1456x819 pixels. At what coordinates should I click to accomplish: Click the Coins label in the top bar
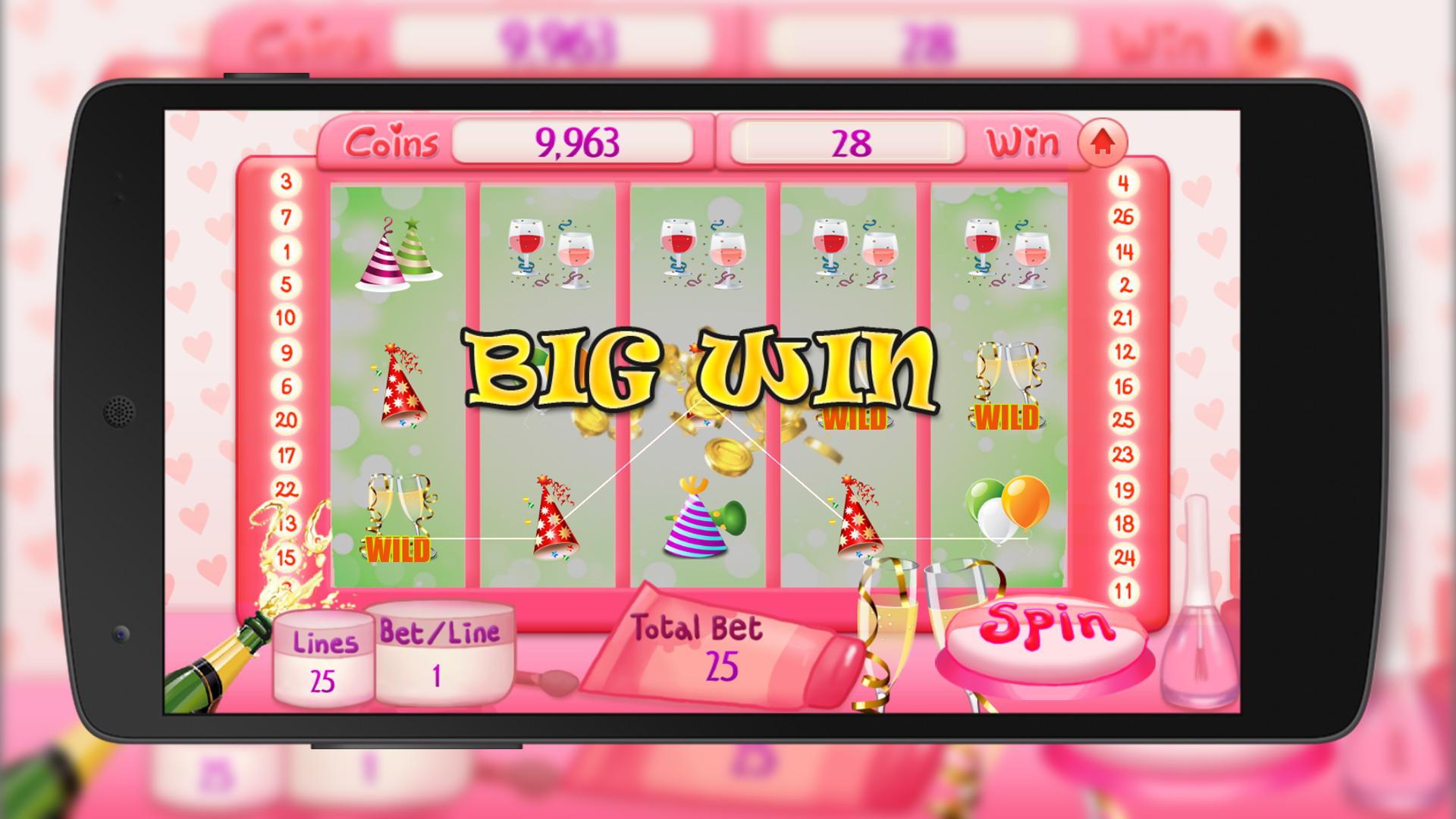coord(394,143)
